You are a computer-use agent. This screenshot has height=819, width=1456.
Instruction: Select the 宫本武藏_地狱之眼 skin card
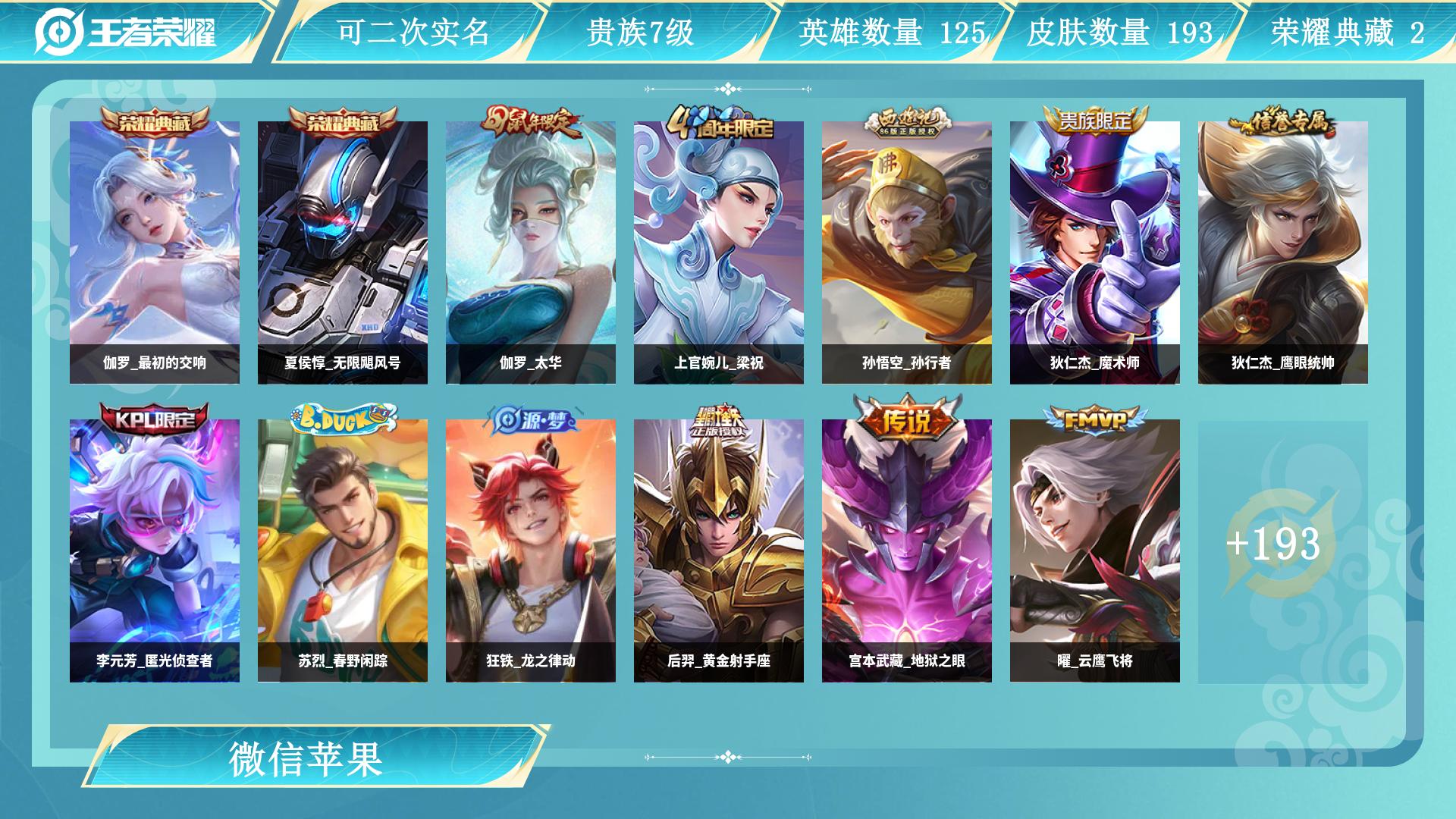click(x=907, y=550)
